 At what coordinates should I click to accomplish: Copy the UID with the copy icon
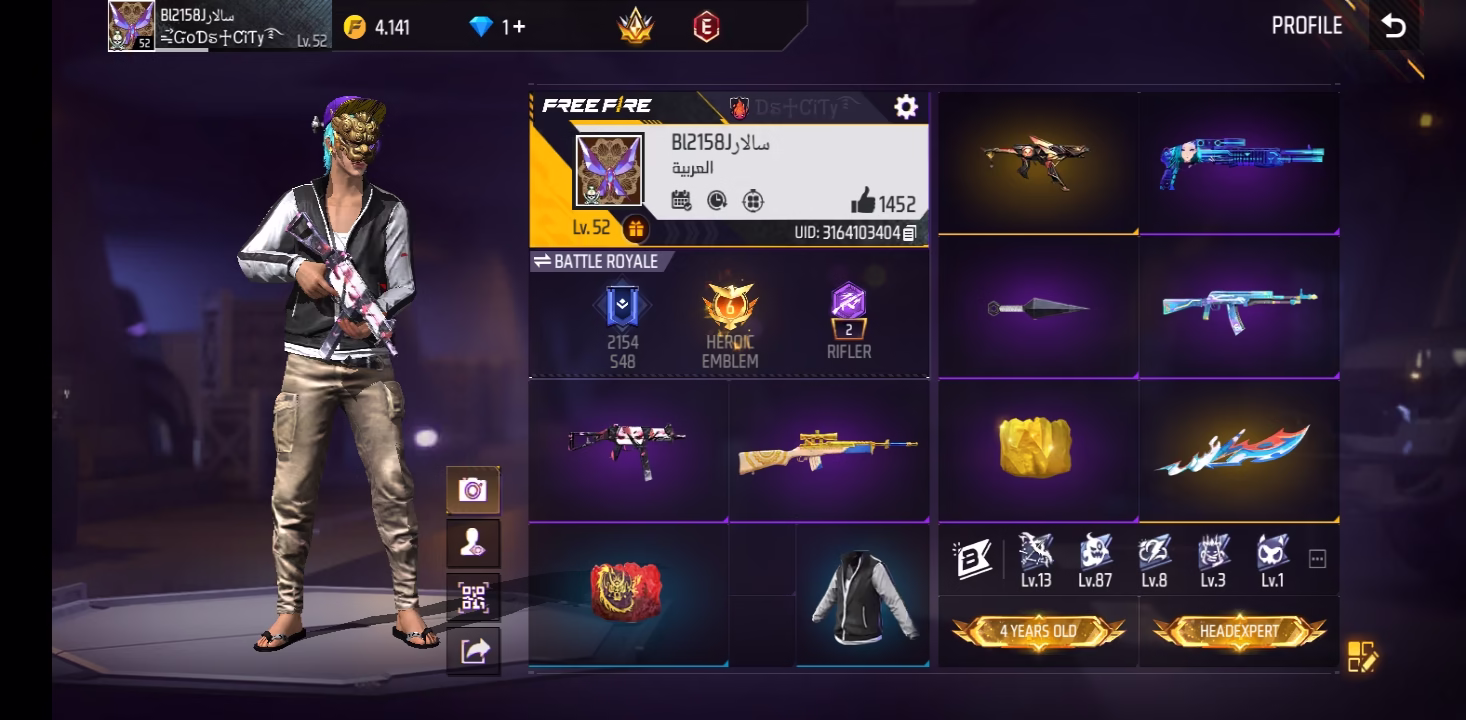(909, 233)
